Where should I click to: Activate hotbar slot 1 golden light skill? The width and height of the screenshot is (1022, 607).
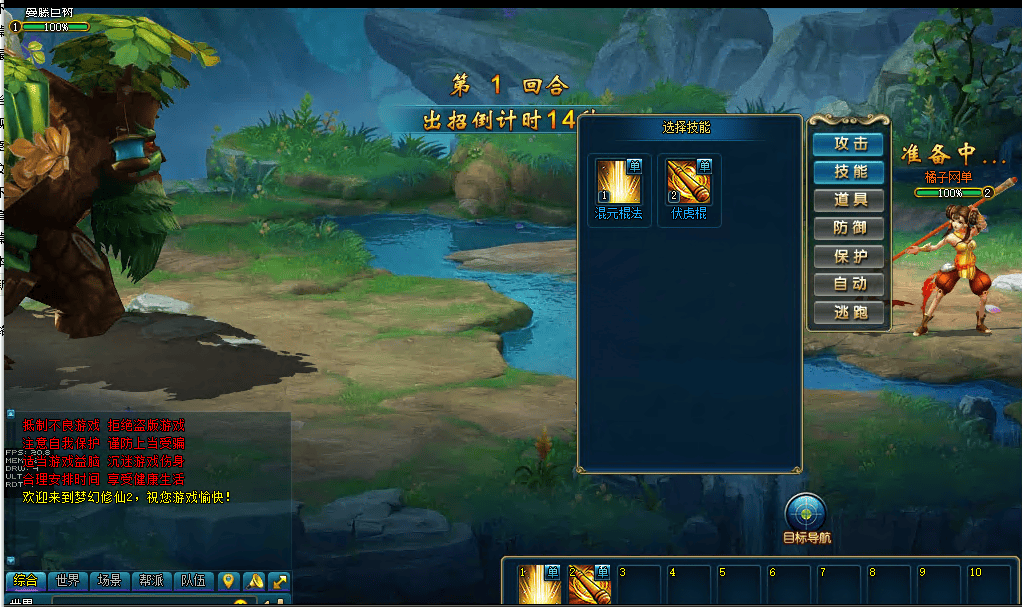coord(538,585)
